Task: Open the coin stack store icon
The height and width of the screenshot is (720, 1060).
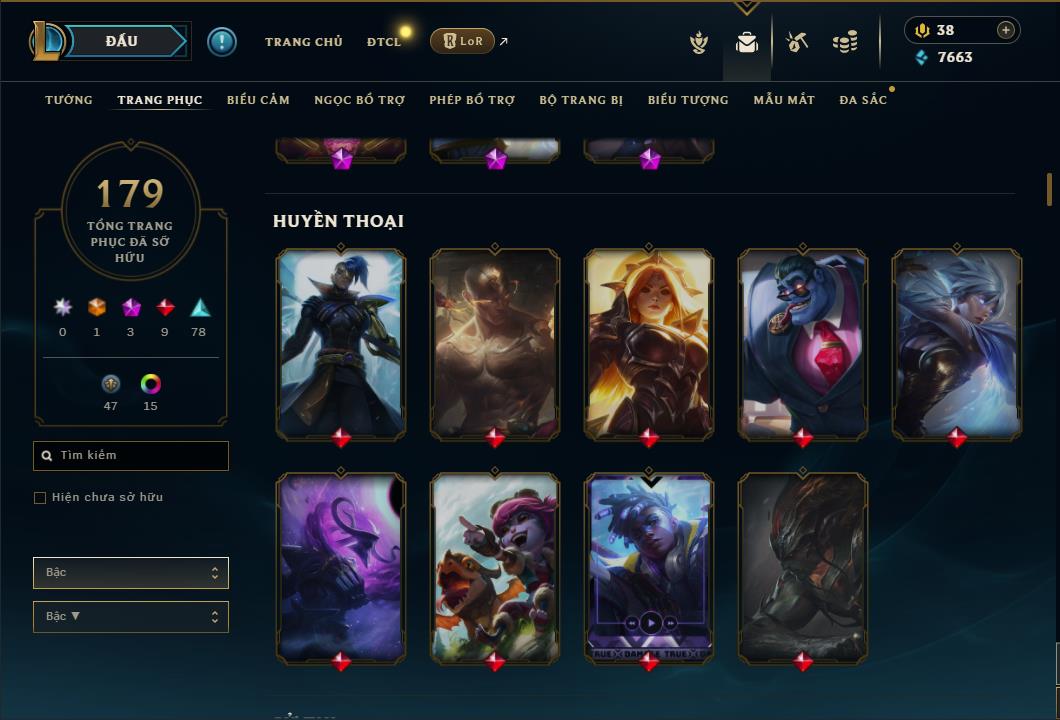Action: 845,42
